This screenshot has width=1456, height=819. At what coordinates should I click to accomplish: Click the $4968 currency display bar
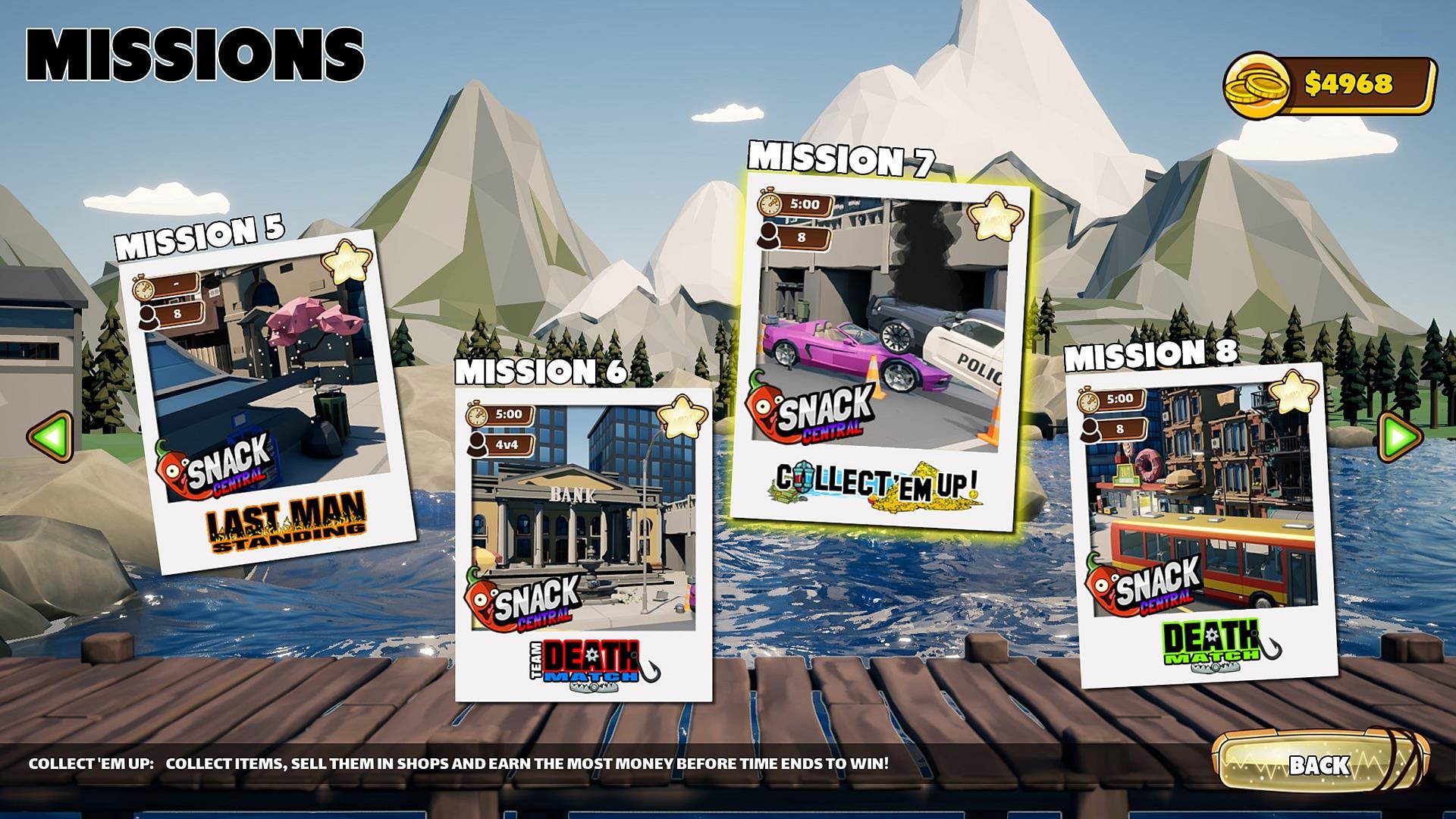(1357, 83)
